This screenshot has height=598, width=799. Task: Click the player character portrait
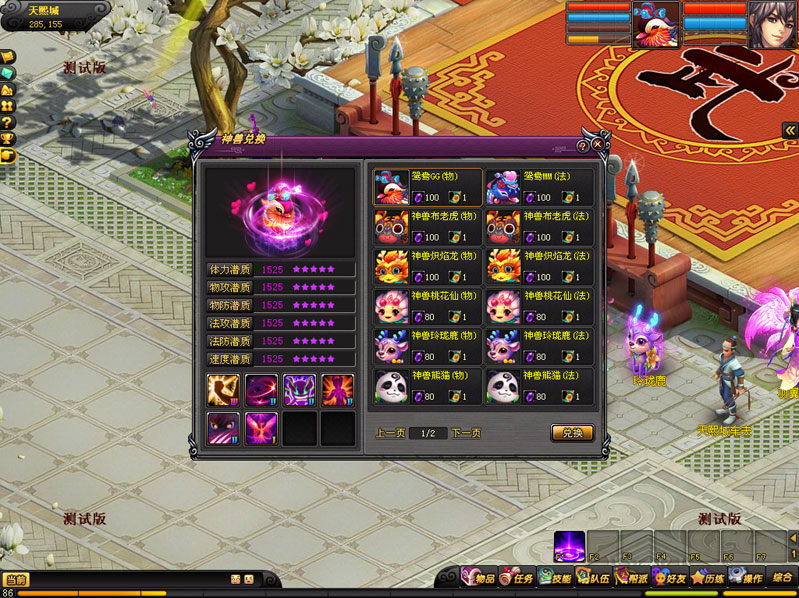pyautogui.click(x=772, y=25)
